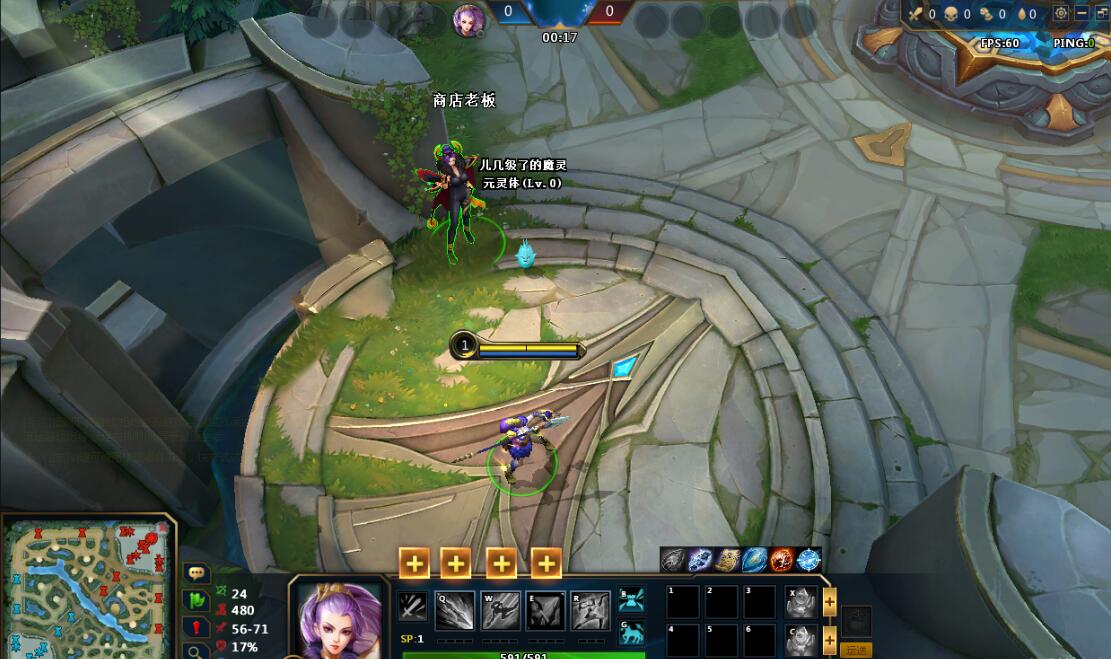Level up the R skill with plus button
The width and height of the screenshot is (1111, 659).
pyautogui.click(x=546, y=564)
